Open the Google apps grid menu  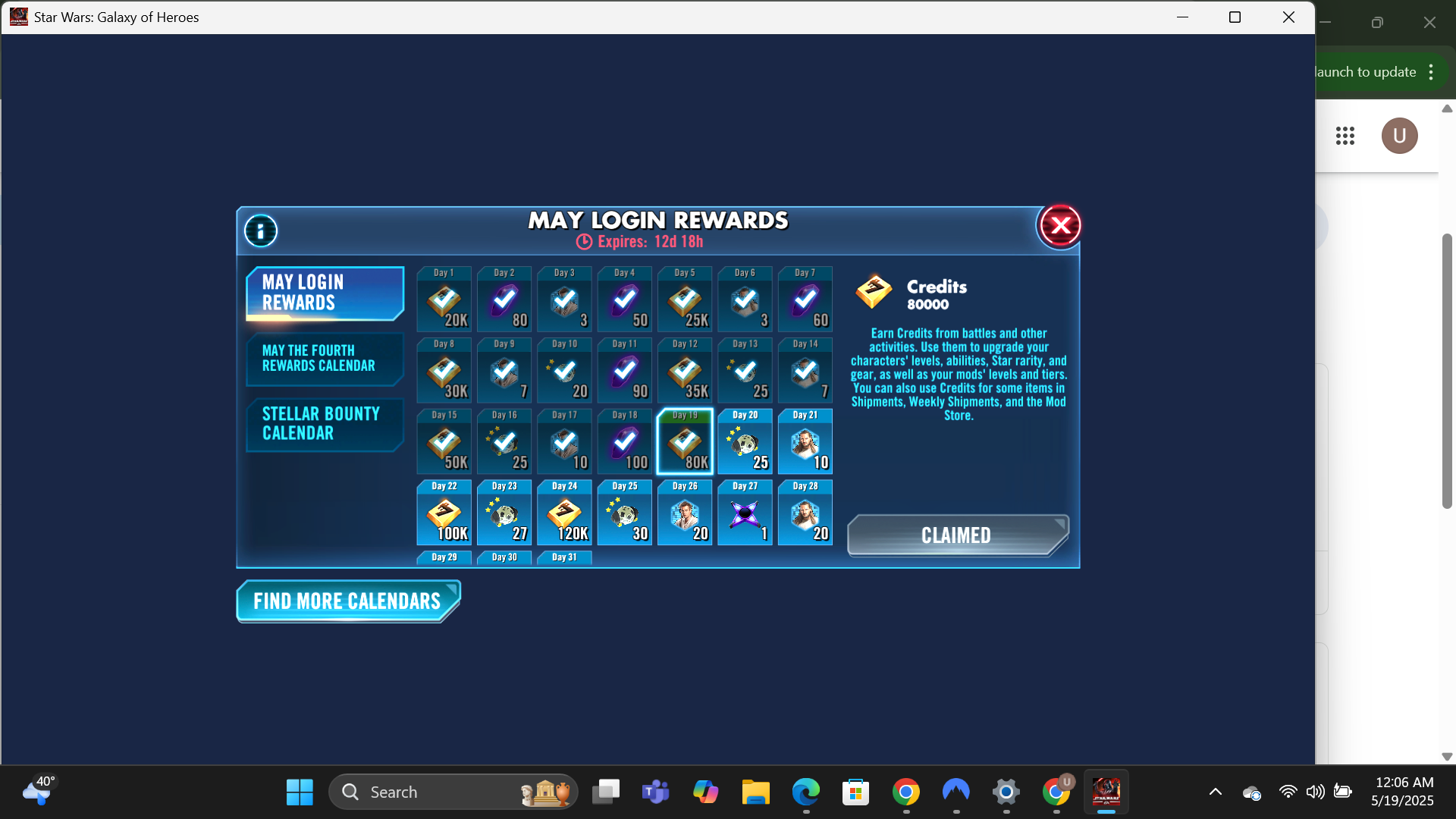click(x=1346, y=136)
